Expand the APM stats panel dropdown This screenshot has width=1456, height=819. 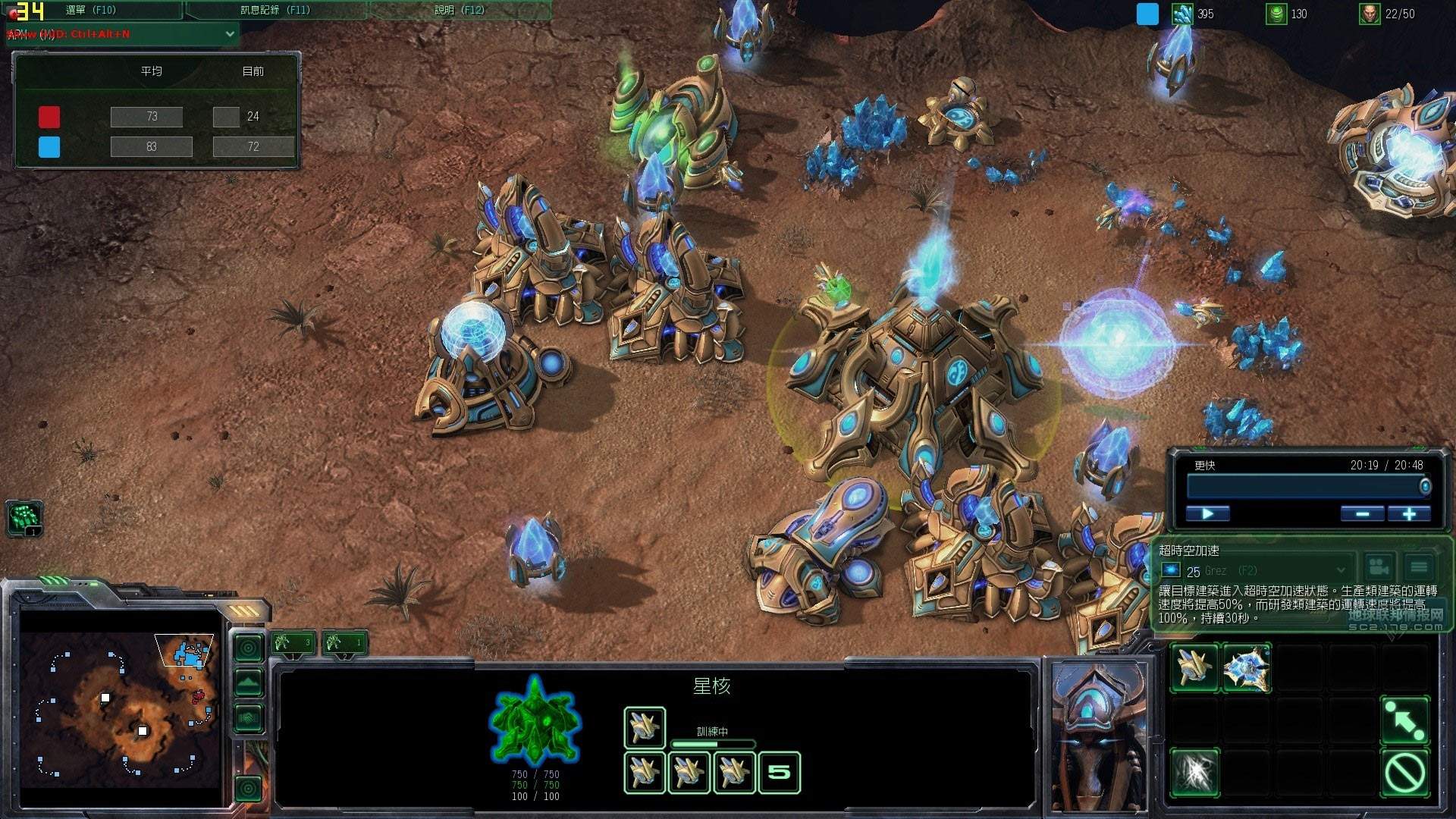(230, 34)
